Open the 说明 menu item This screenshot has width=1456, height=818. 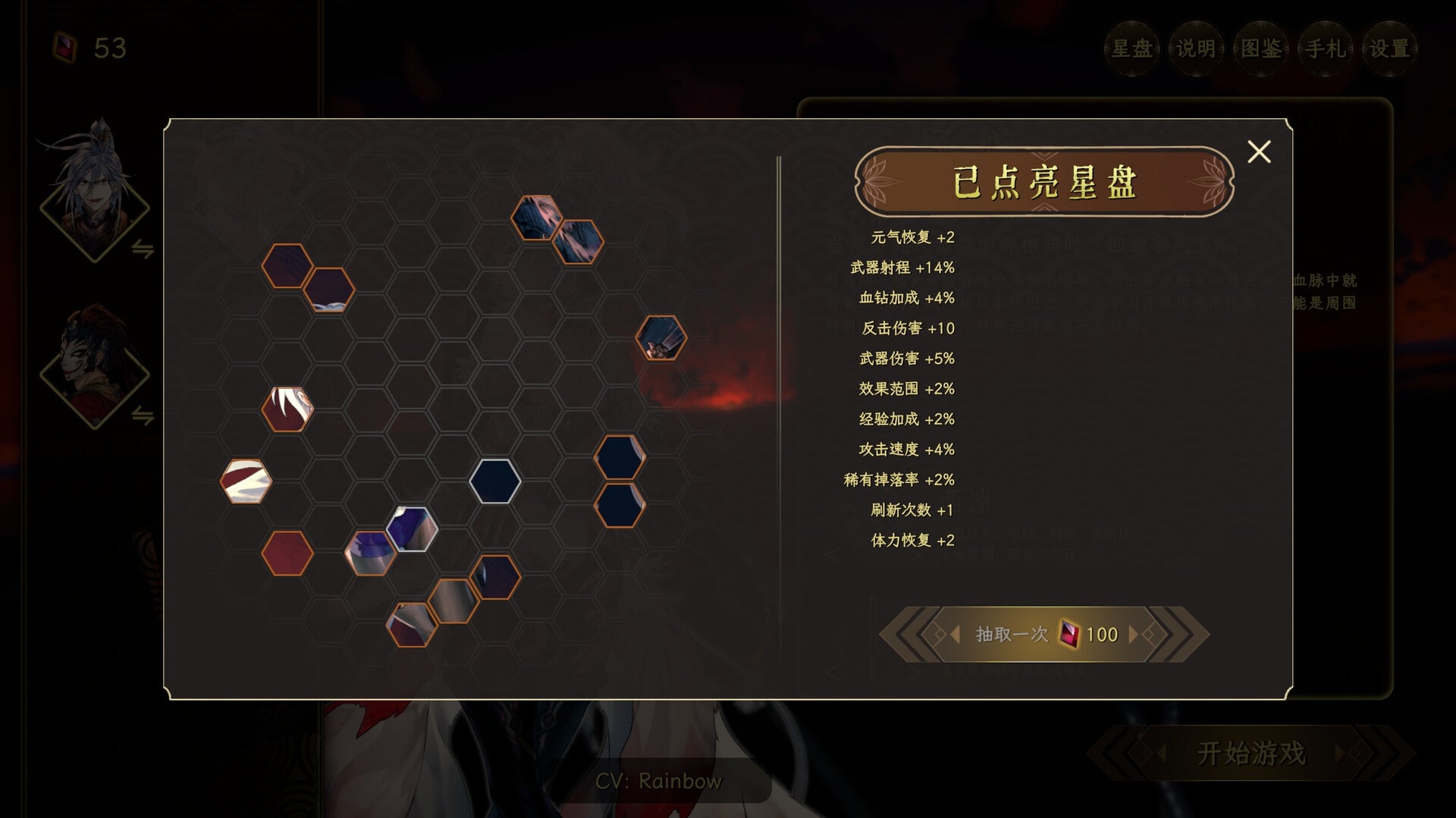tap(1194, 48)
